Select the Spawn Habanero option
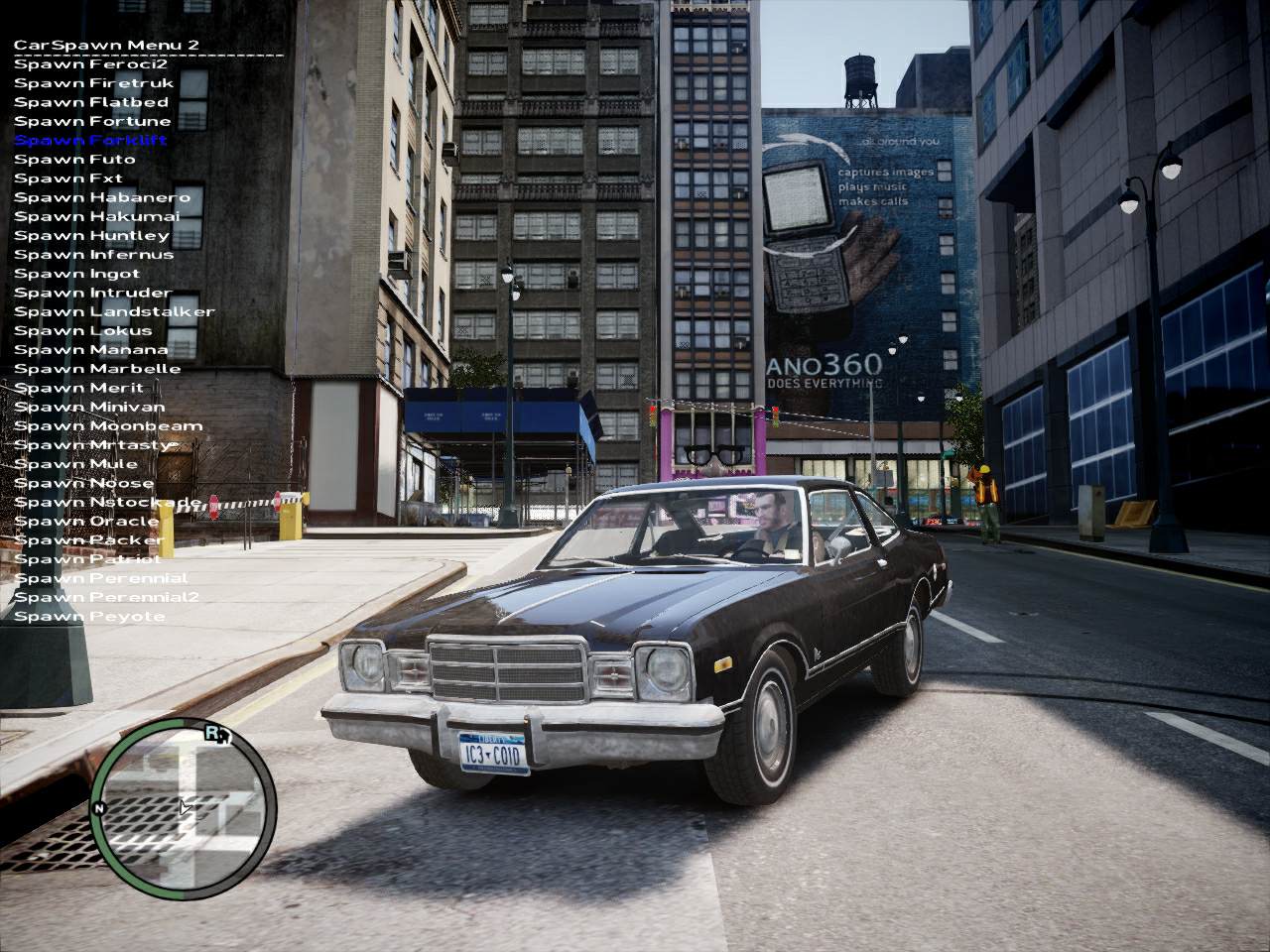This screenshot has height=952, width=1270. (x=102, y=197)
